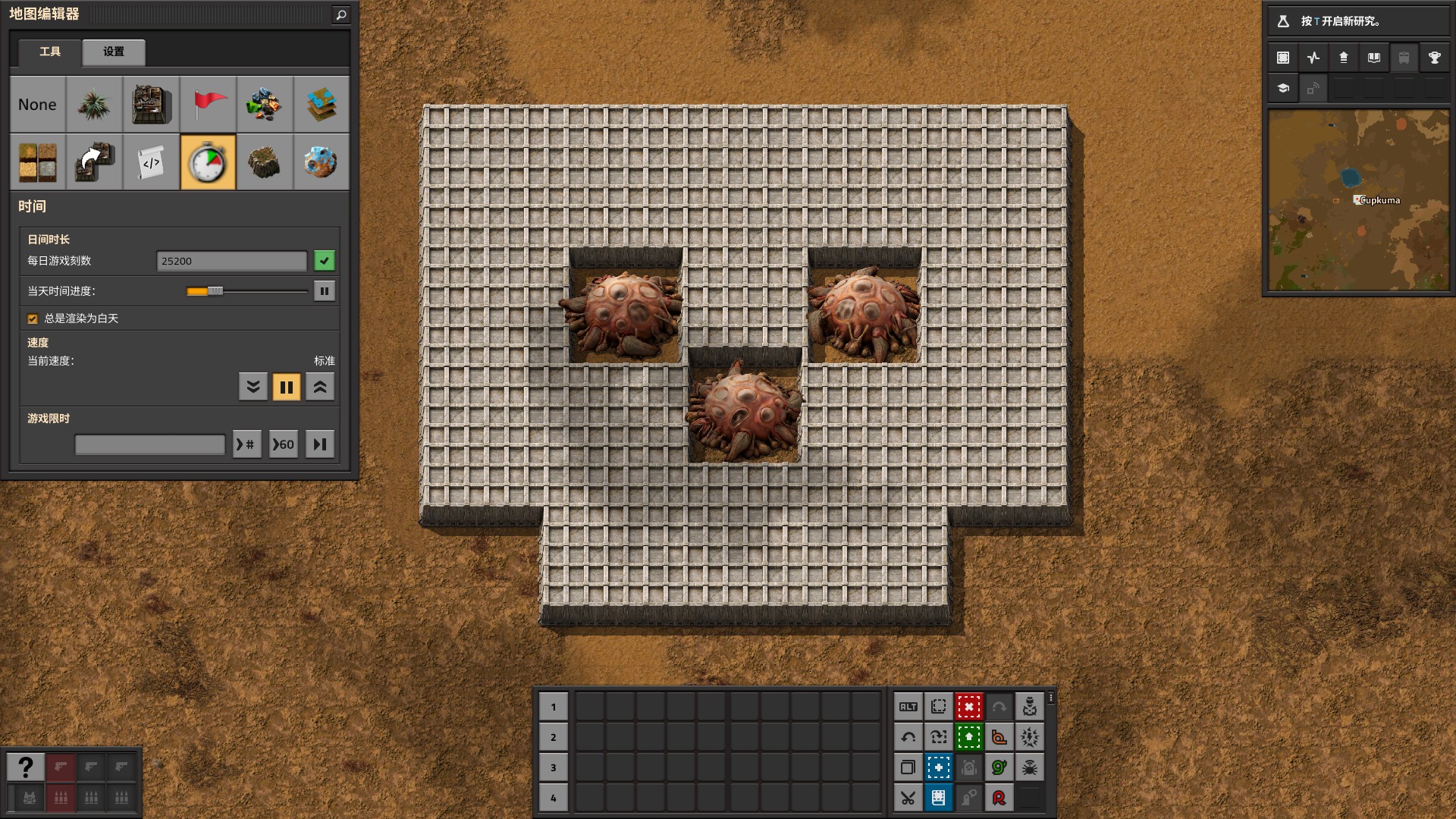Screen dimensions: 1456x819
Task: Pause the game speed with yellow button
Action: point(287,388)
